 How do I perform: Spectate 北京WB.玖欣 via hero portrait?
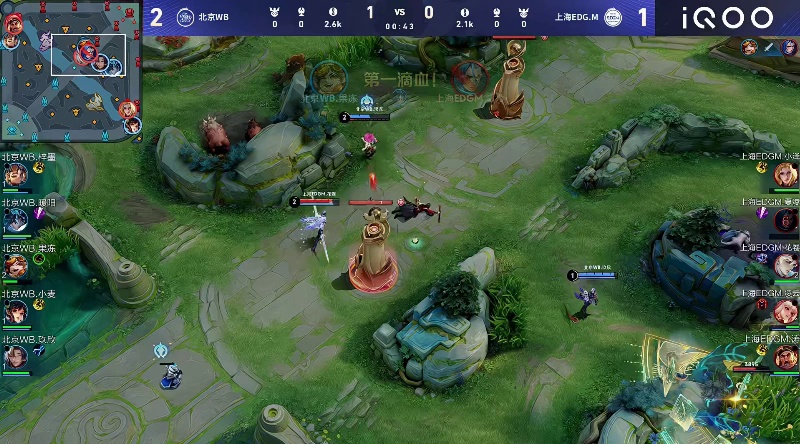click(x=16, y=357)
